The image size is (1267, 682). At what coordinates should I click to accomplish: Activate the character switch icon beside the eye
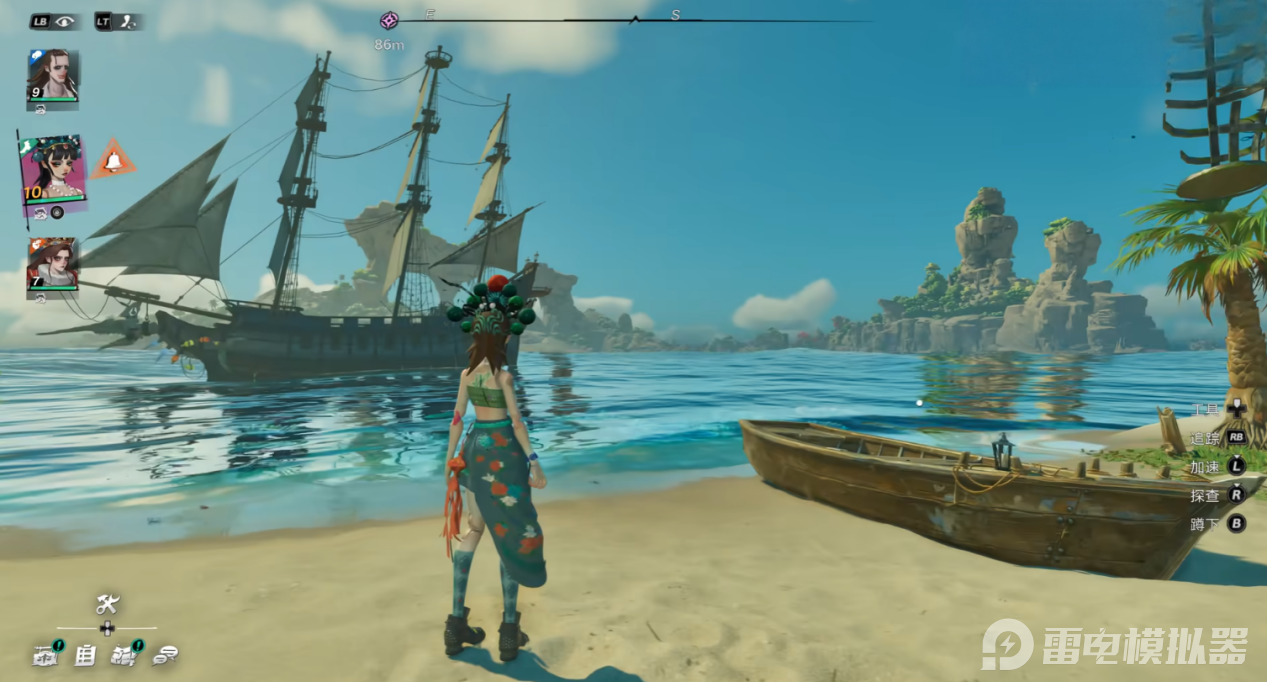(x=128, y=20)
